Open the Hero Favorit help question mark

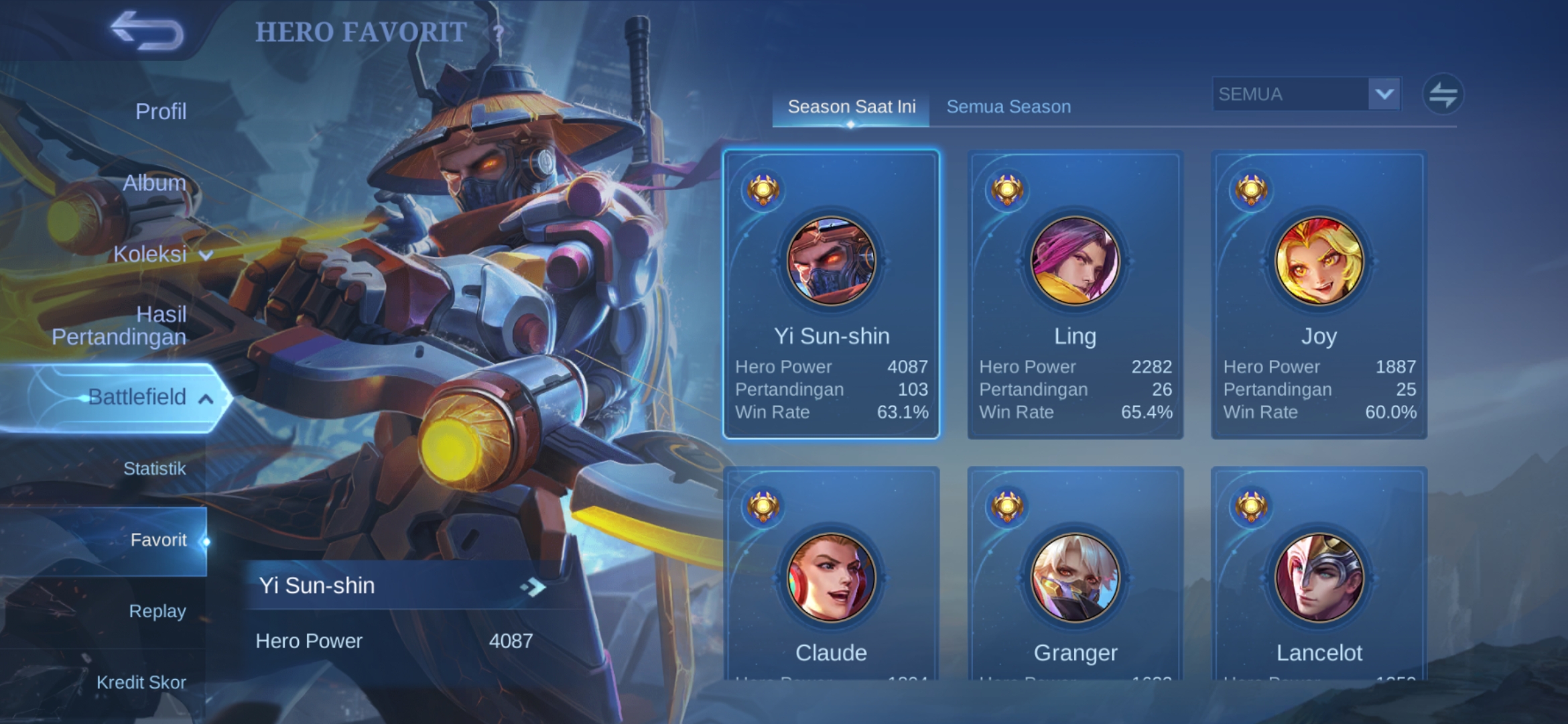click(498, 32)
